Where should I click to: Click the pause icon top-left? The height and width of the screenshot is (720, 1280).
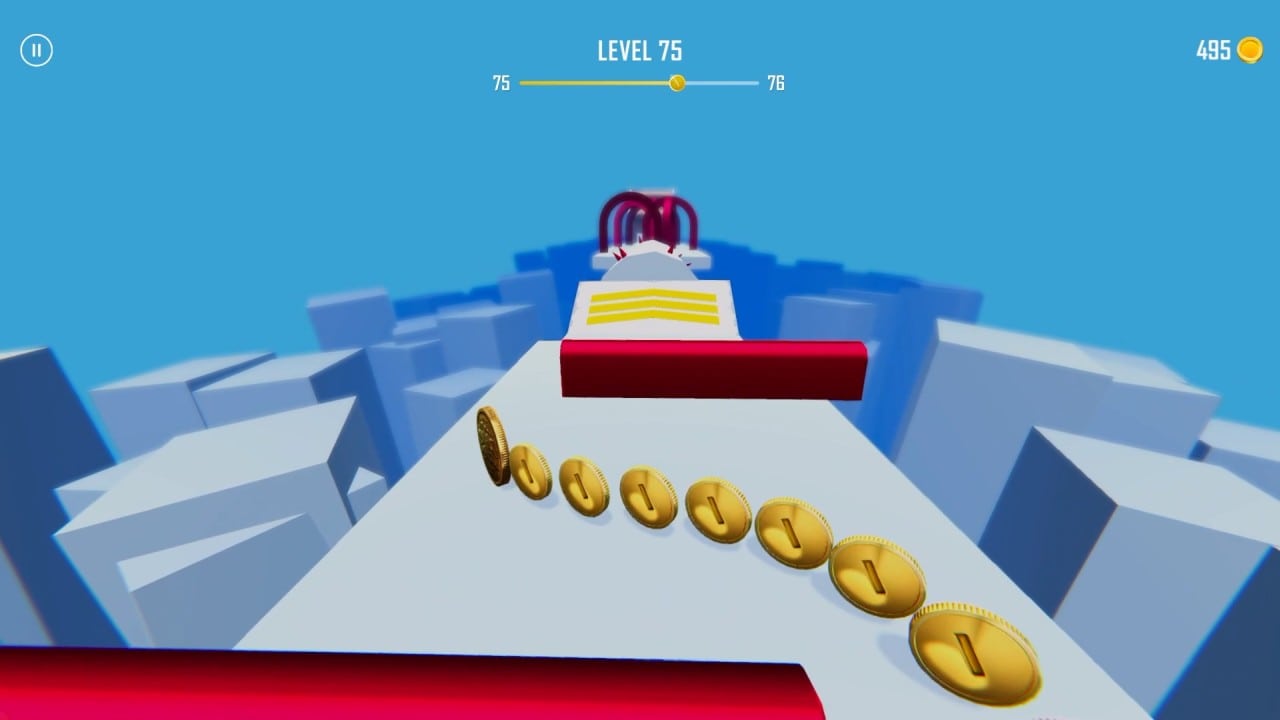[38, 50]
